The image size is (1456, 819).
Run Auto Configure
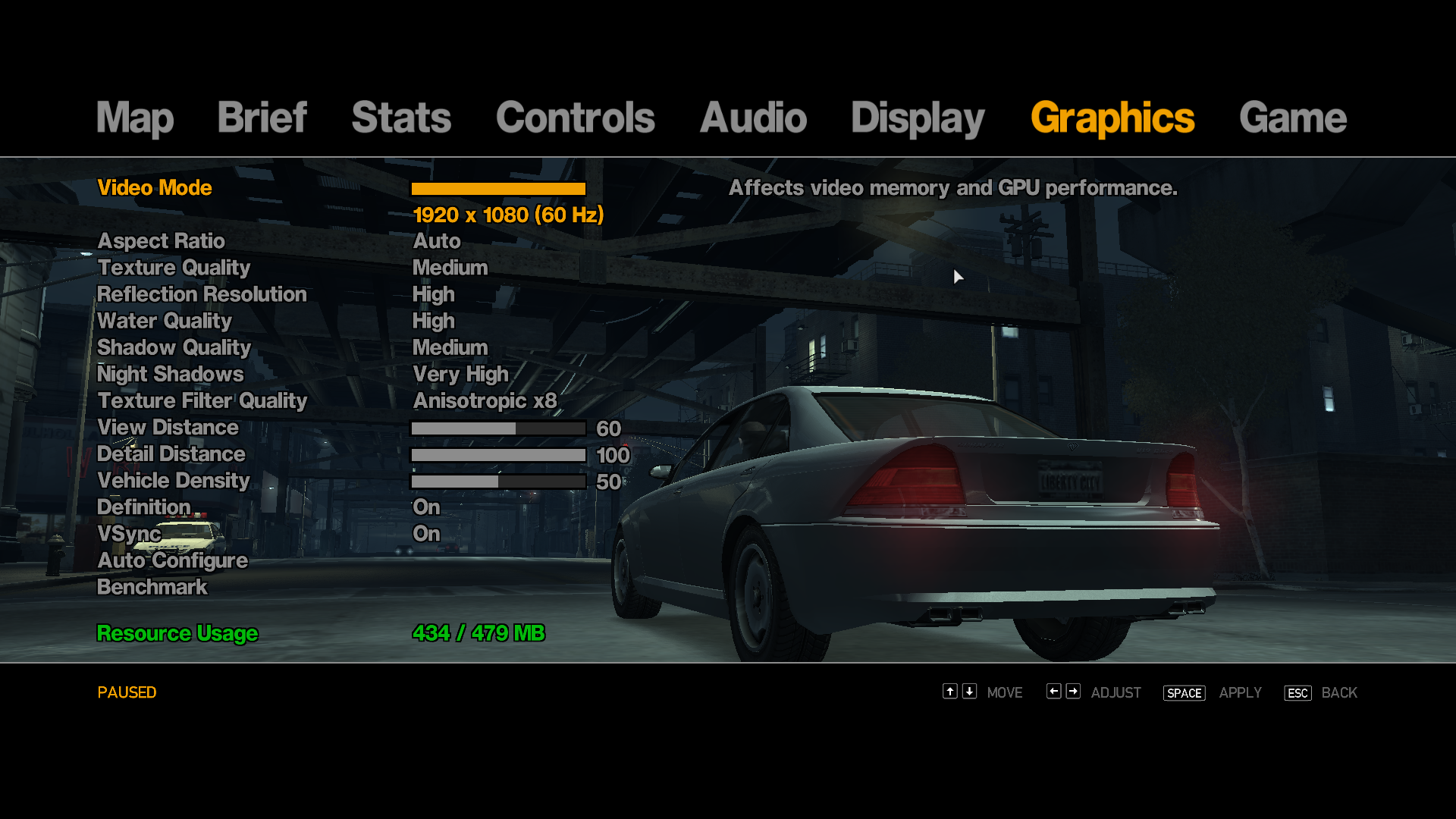click(x=173, y=560)
